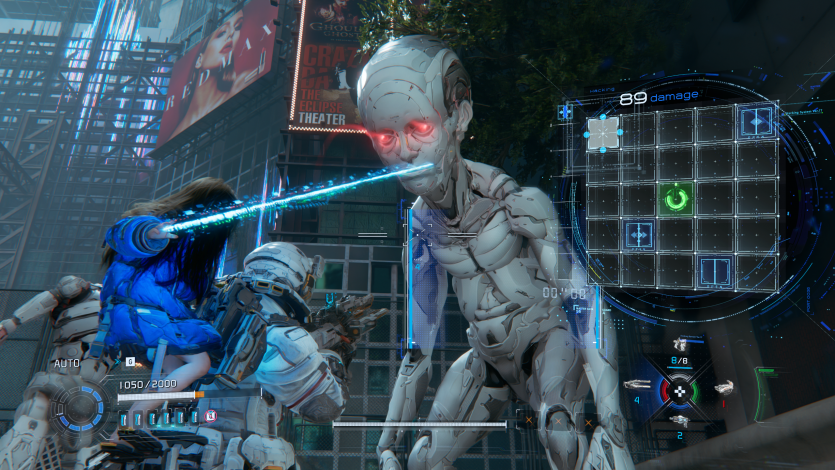Screen dimensions: 835x470
Task: Select the white highlighted cursor tile on grid
Action: [602, 132]
